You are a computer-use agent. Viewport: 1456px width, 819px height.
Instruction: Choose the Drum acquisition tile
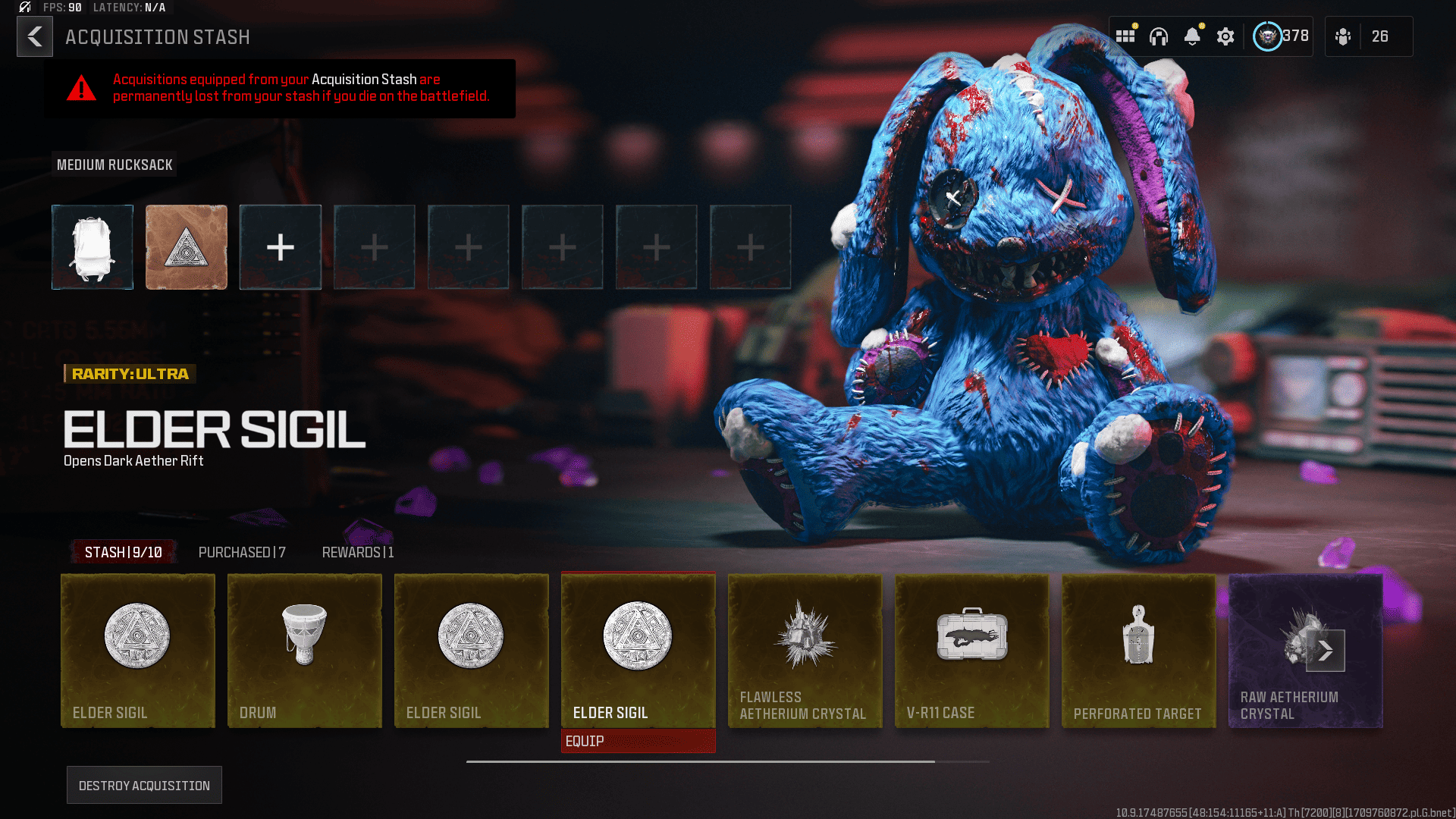304,651
